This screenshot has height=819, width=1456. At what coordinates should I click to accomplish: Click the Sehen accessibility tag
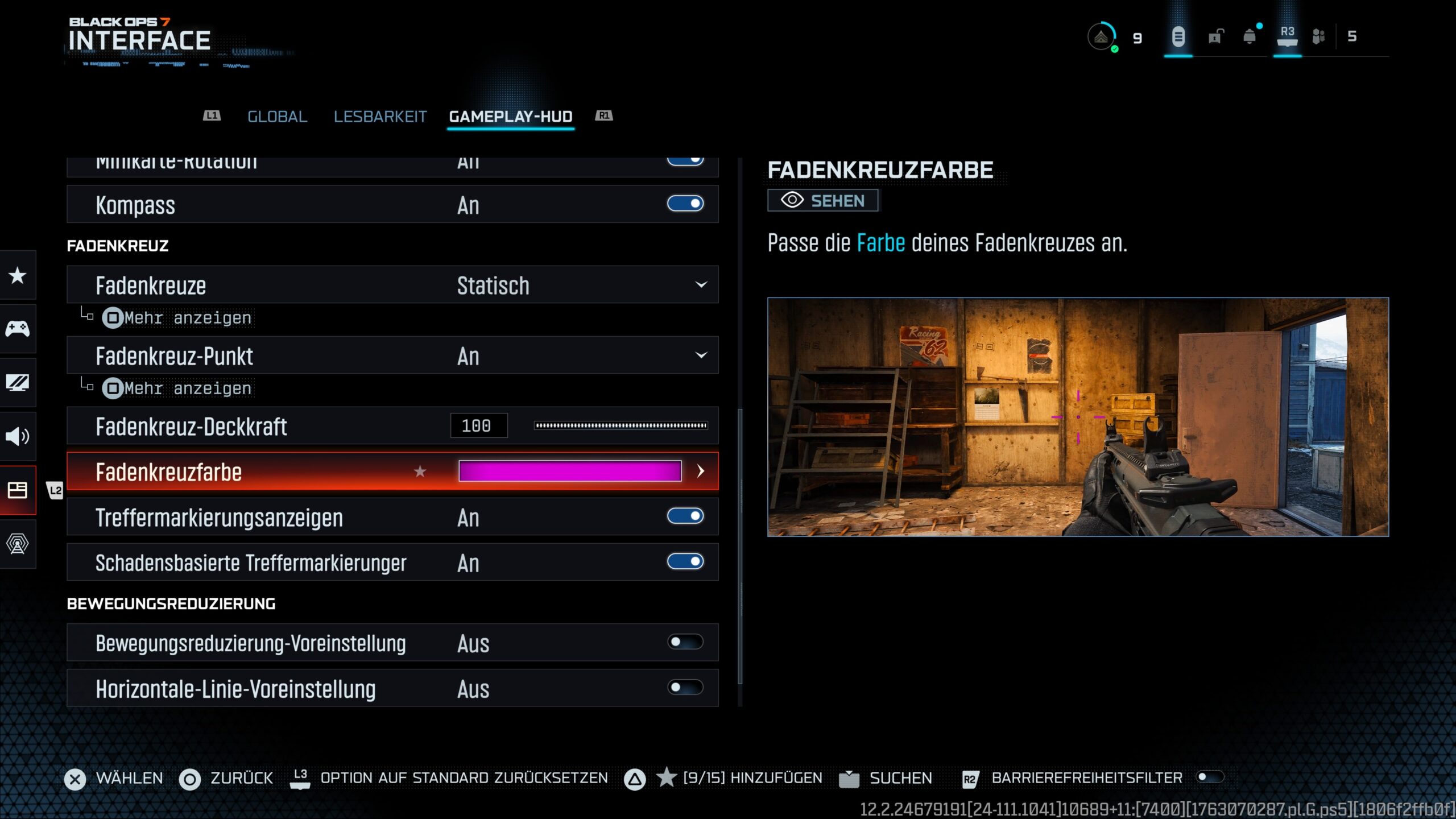pos(822,201)
